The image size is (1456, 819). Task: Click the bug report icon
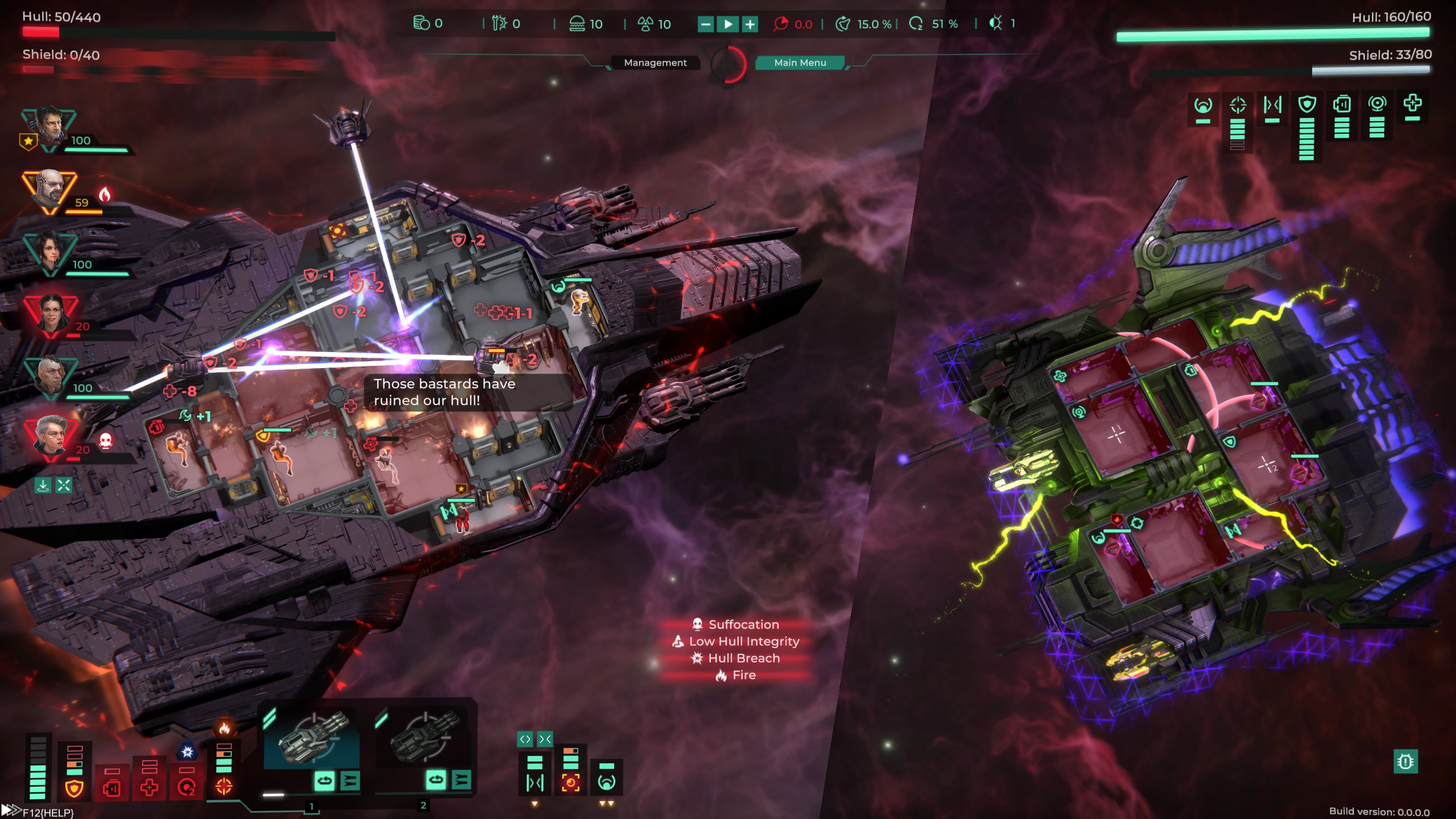pyautogui.click(x=1405, y=762)
